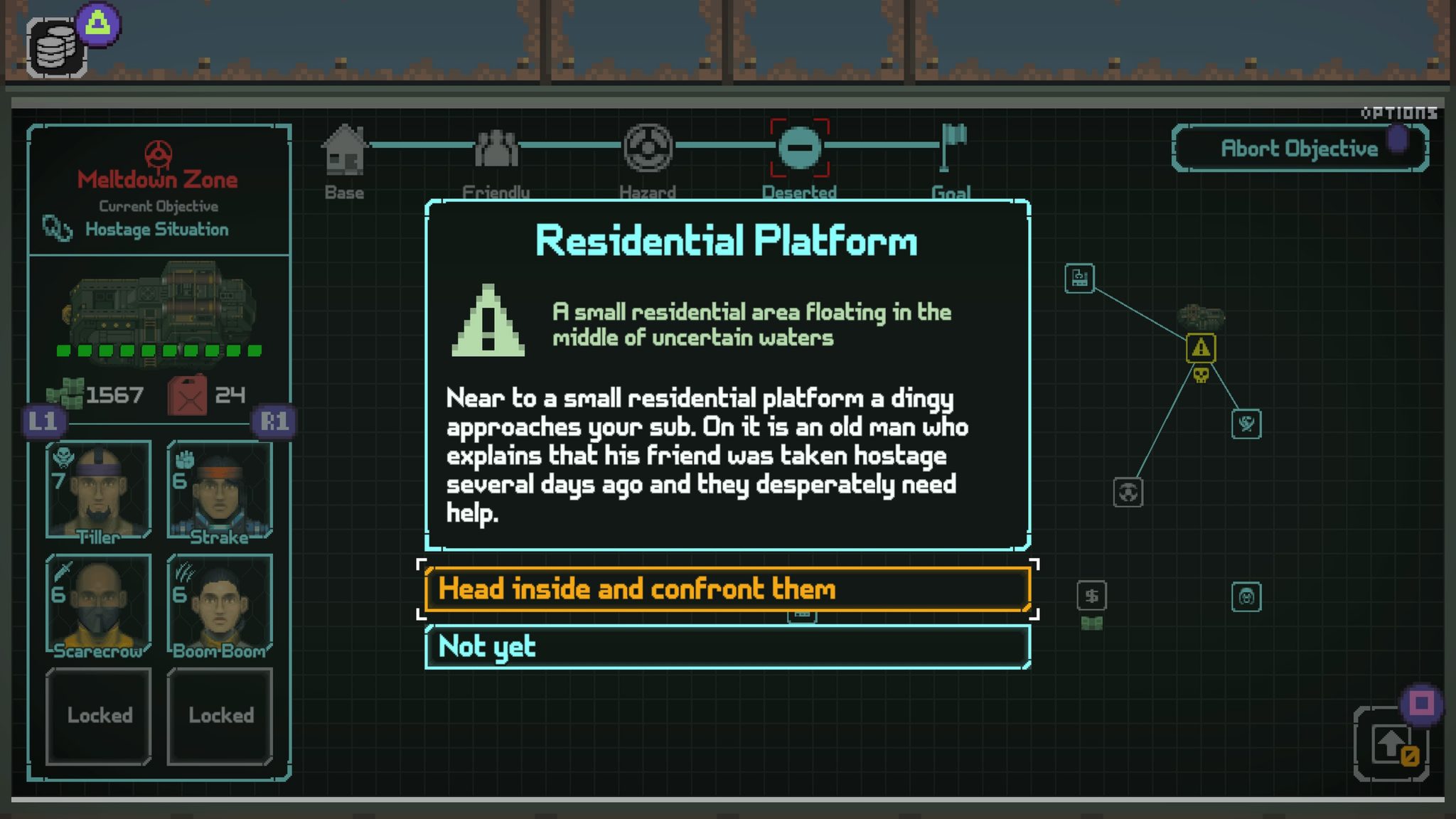Click the yellow warning node on the map
This screenshot has width=1456, height=819.
(1201, 348)
